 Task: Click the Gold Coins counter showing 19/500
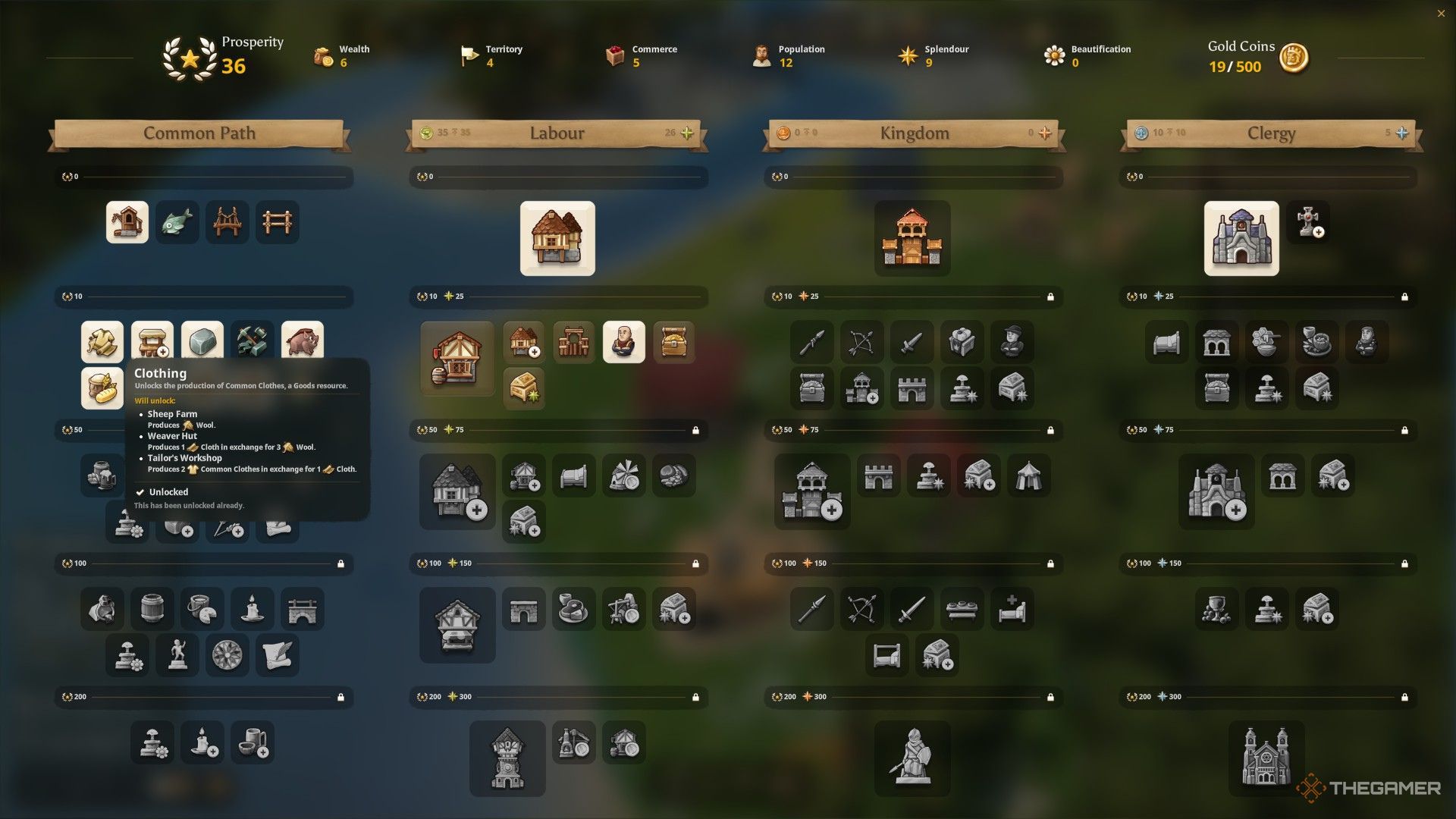pos(1234,67)
